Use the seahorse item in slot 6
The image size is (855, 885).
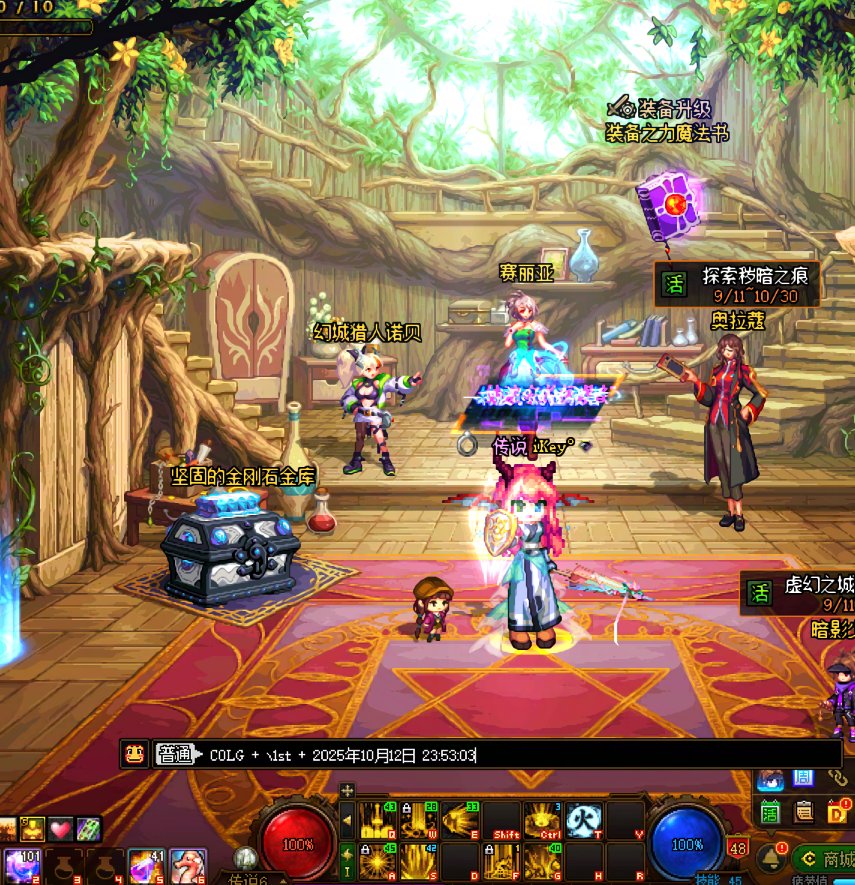click(x=187, y=865)
